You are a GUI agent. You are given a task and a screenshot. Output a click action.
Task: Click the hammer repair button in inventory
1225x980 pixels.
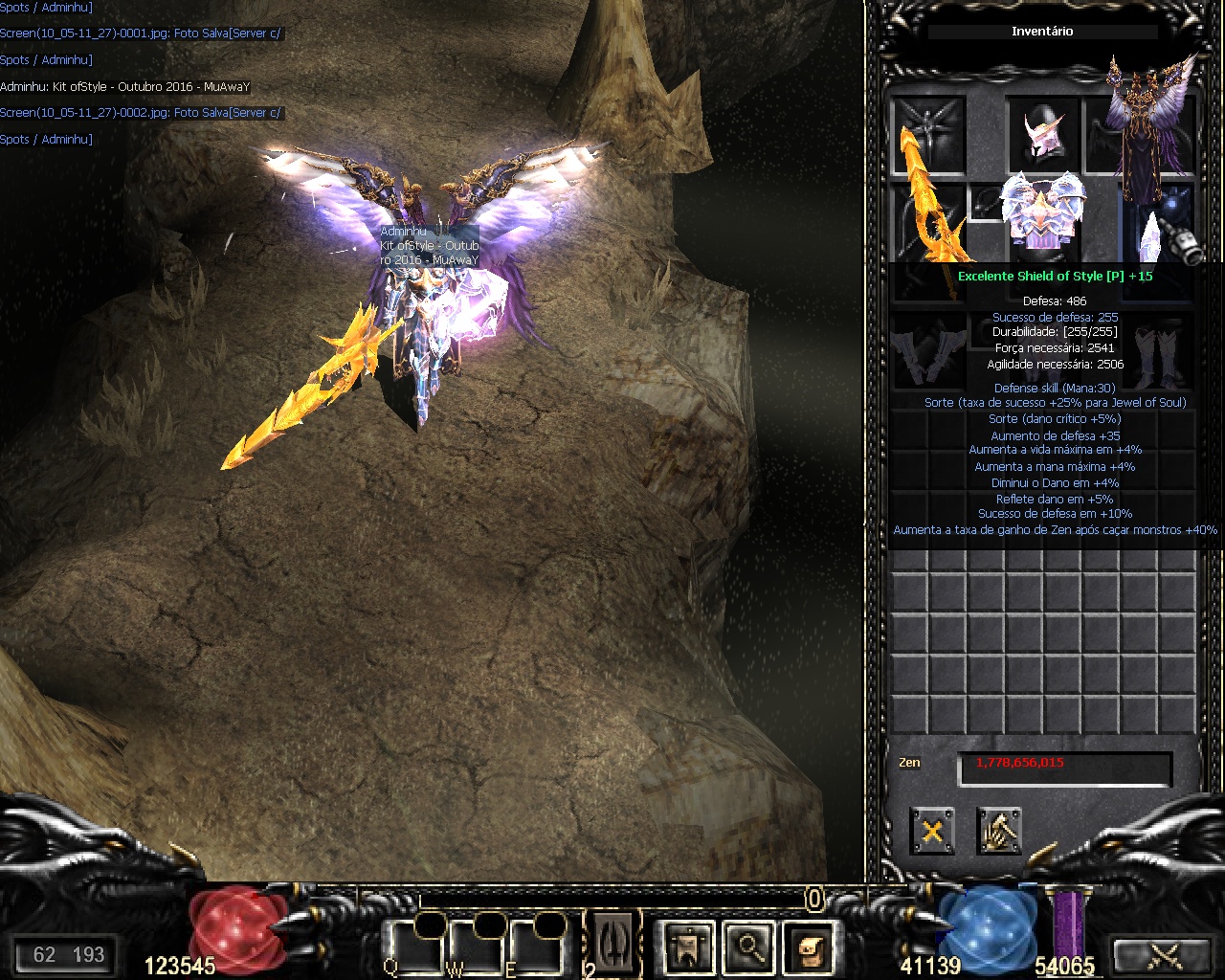[999, 831]
